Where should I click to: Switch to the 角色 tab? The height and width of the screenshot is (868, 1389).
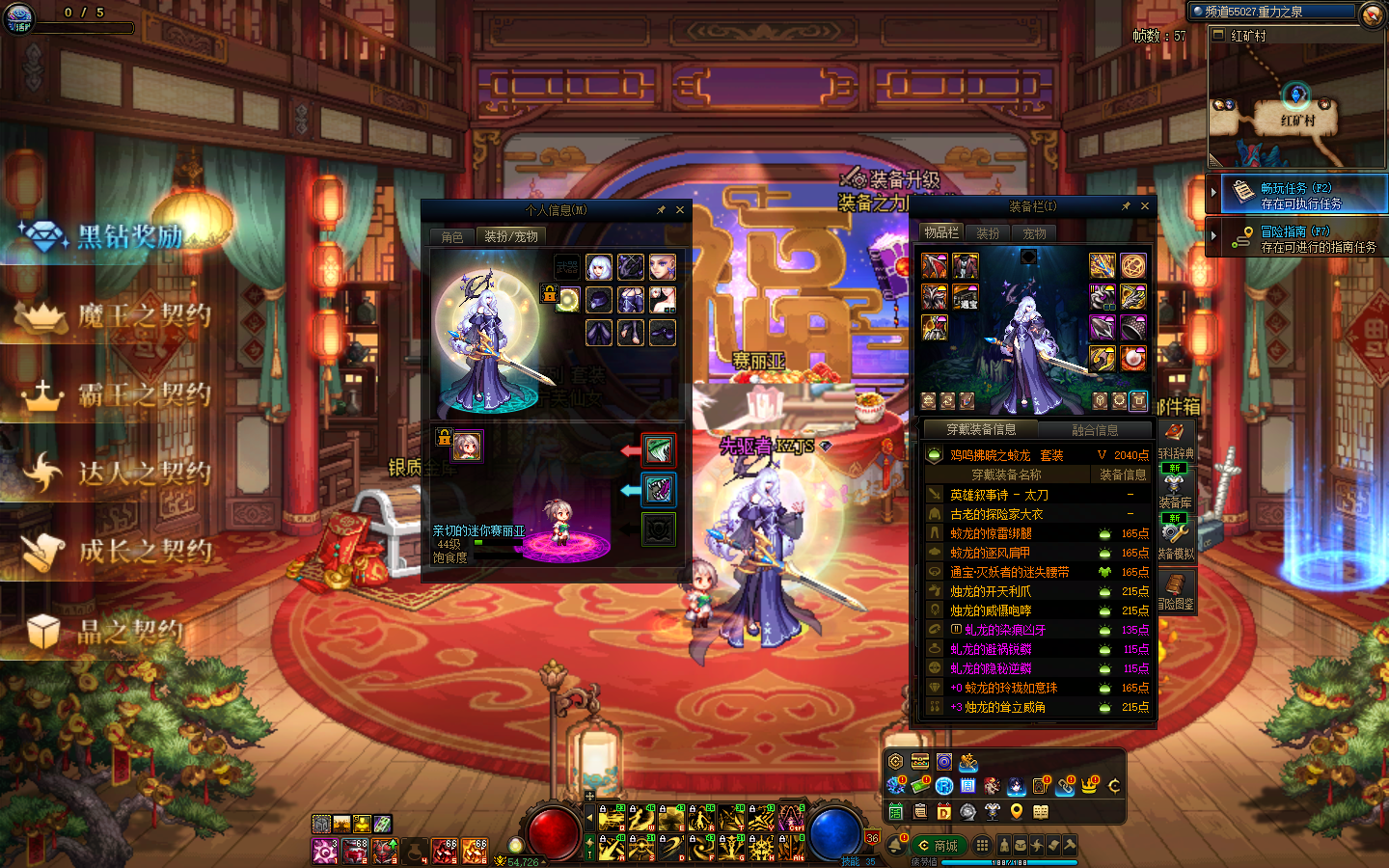point(452,237)
